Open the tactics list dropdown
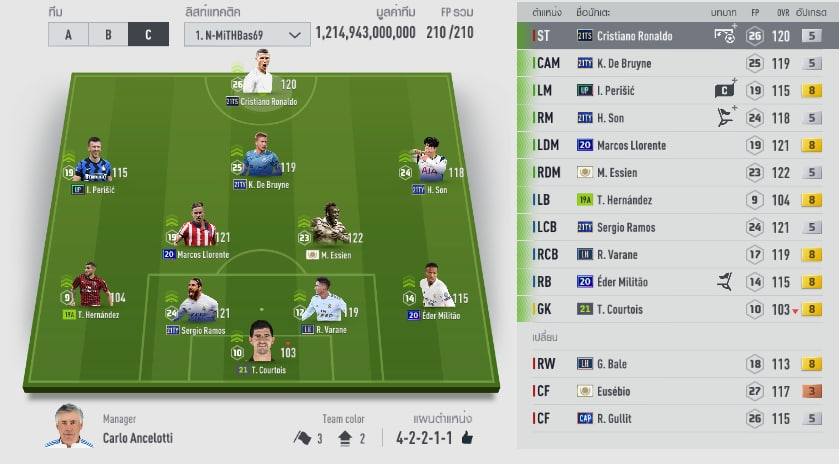 246,34
